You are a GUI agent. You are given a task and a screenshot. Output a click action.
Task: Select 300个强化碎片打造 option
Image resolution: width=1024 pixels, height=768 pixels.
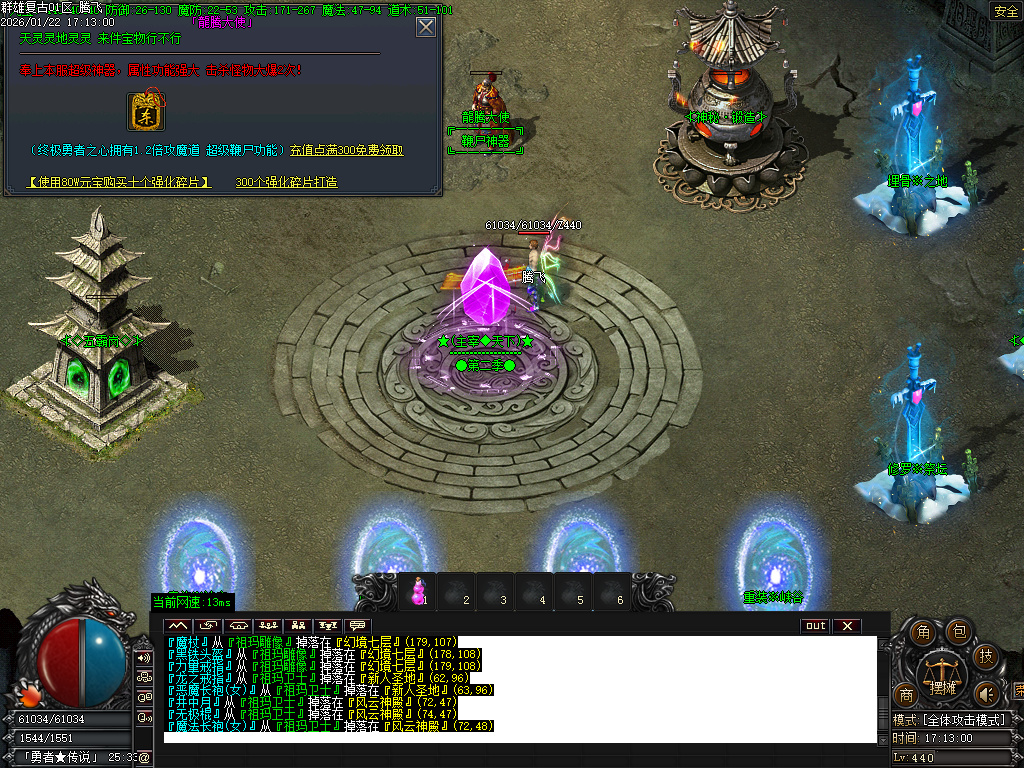click(x=286, y=182)
